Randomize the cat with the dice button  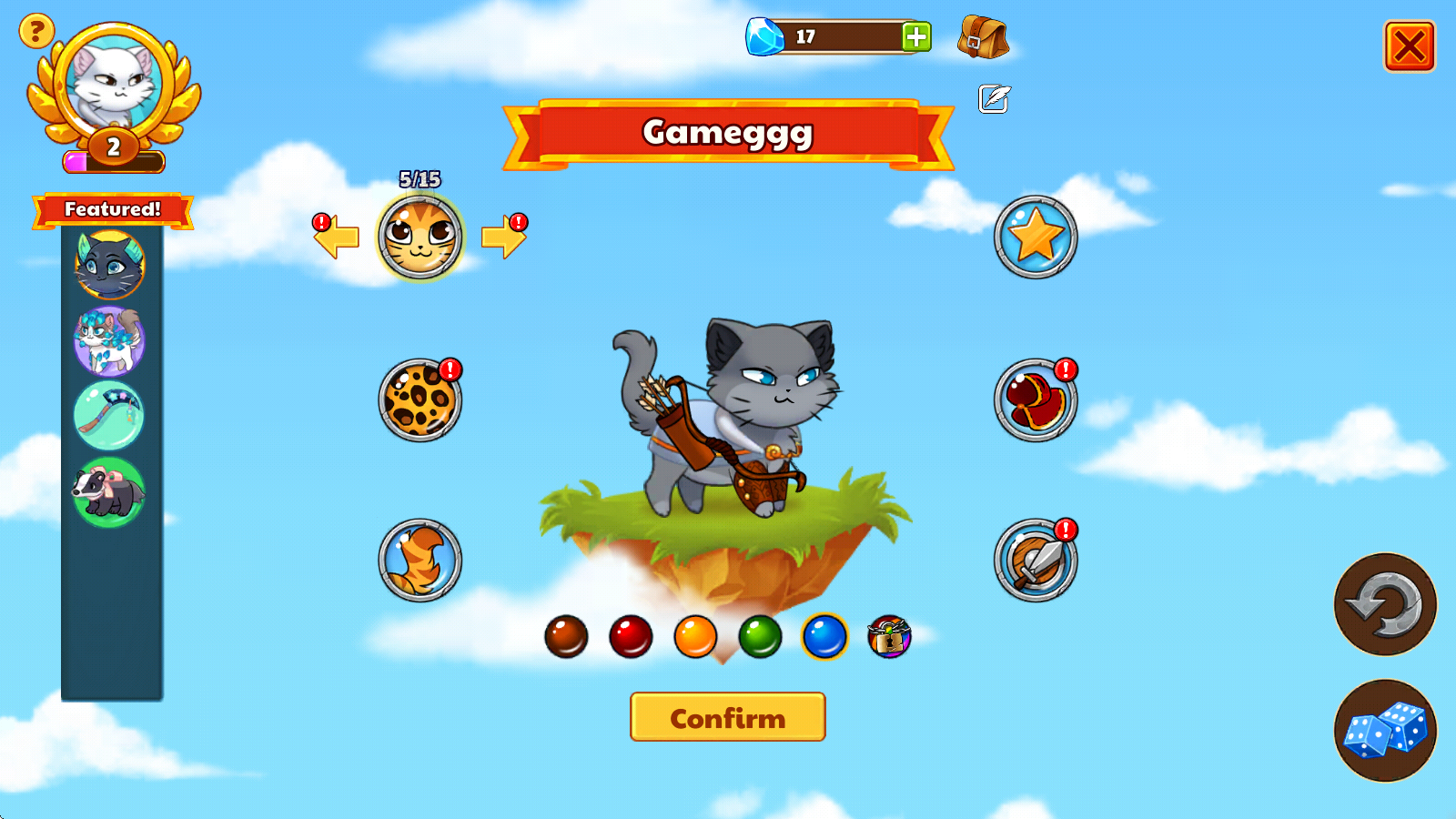1385,731
